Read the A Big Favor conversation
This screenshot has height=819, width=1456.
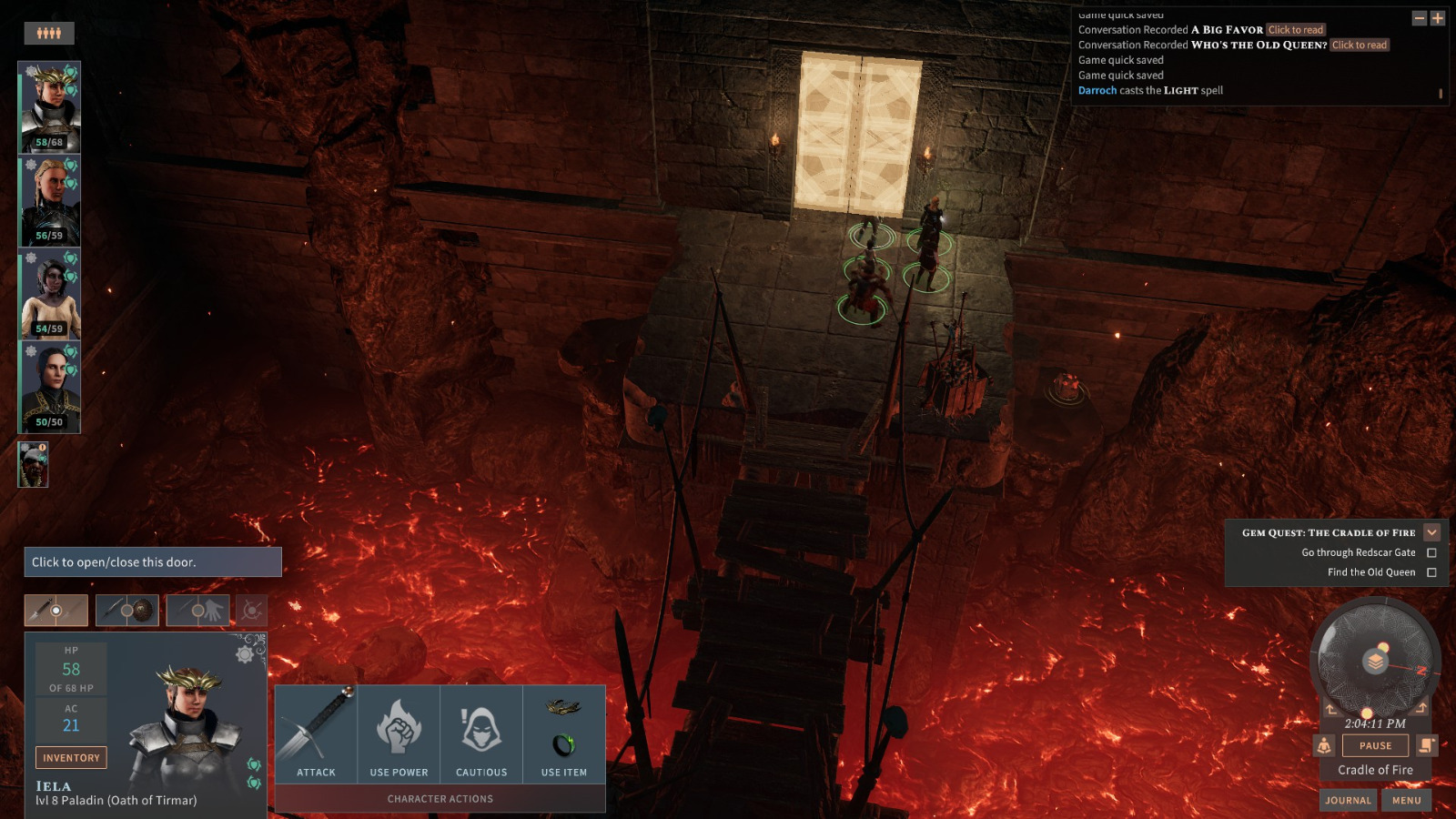click(1293, 29)
